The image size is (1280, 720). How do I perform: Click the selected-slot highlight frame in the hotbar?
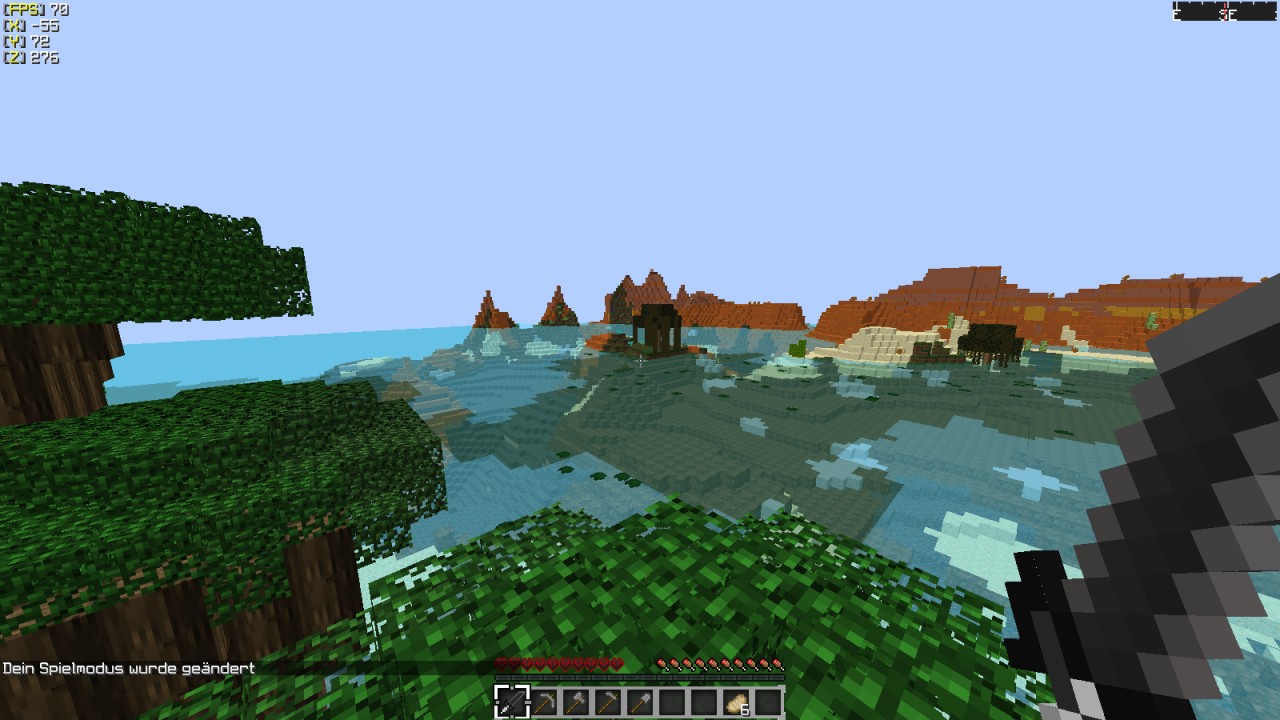tap(512, 701)
